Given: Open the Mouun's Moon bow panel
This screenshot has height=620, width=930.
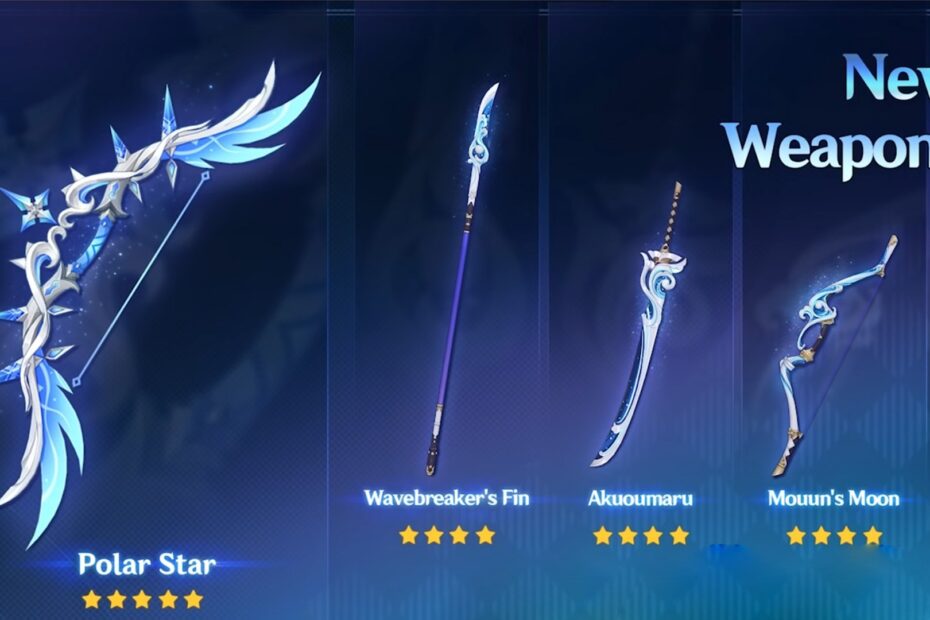Looking at the screenshot, I should (833, 350).
